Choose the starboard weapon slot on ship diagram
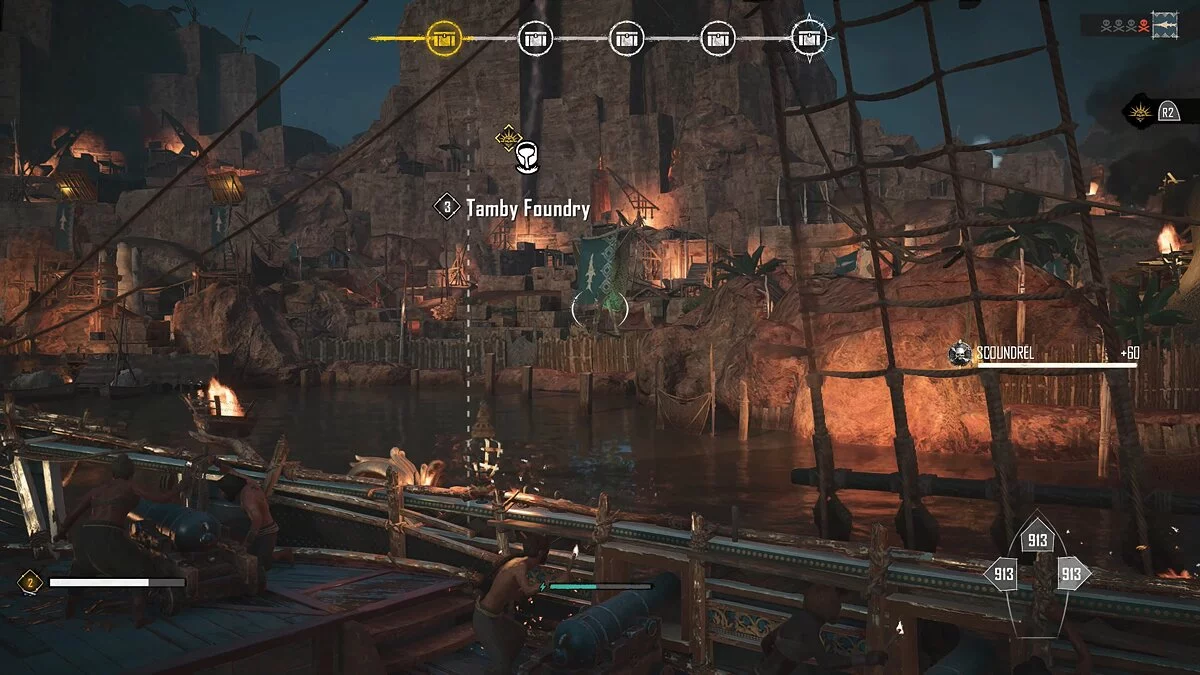The image size is (1200, 675). click(x=1071, y=574)
